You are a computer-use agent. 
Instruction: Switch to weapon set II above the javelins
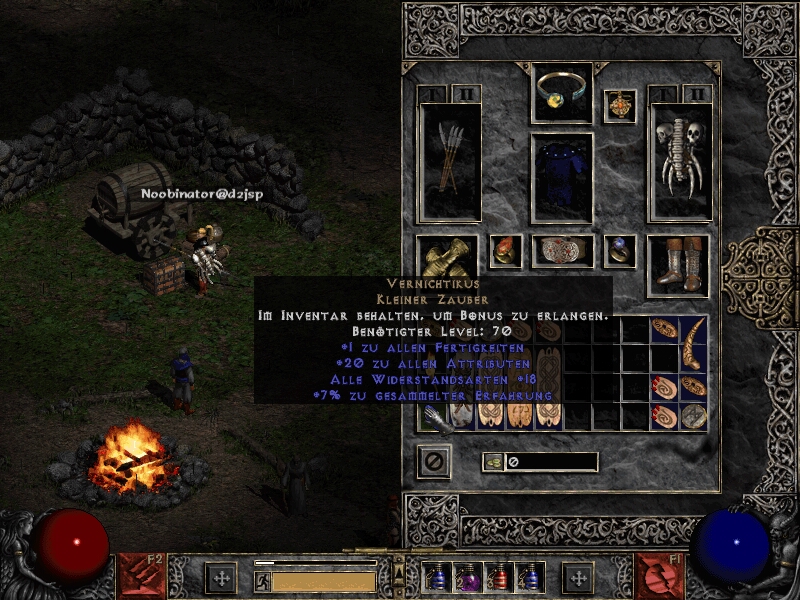[465, 94]
